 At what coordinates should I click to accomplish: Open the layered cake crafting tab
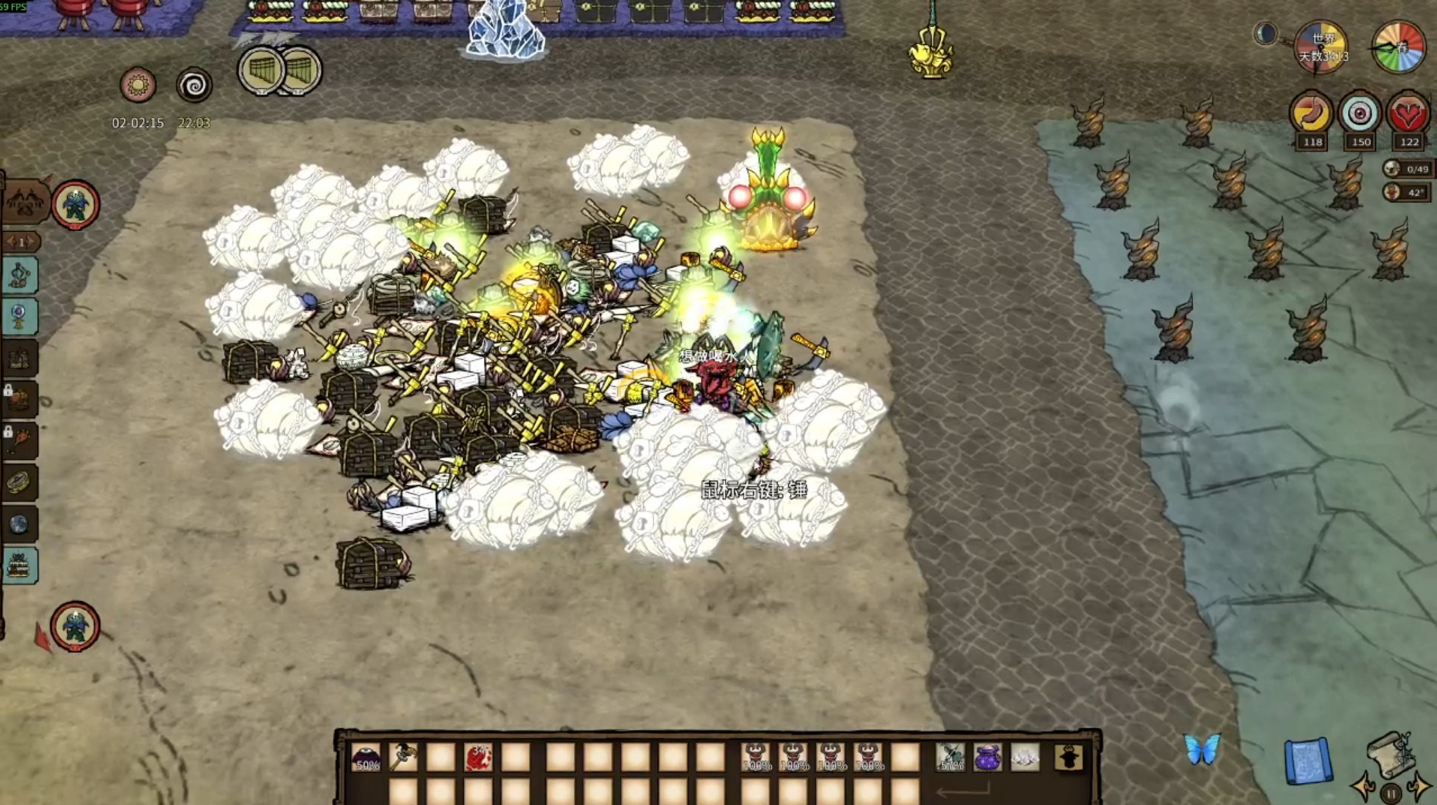[x=19, y=566]
